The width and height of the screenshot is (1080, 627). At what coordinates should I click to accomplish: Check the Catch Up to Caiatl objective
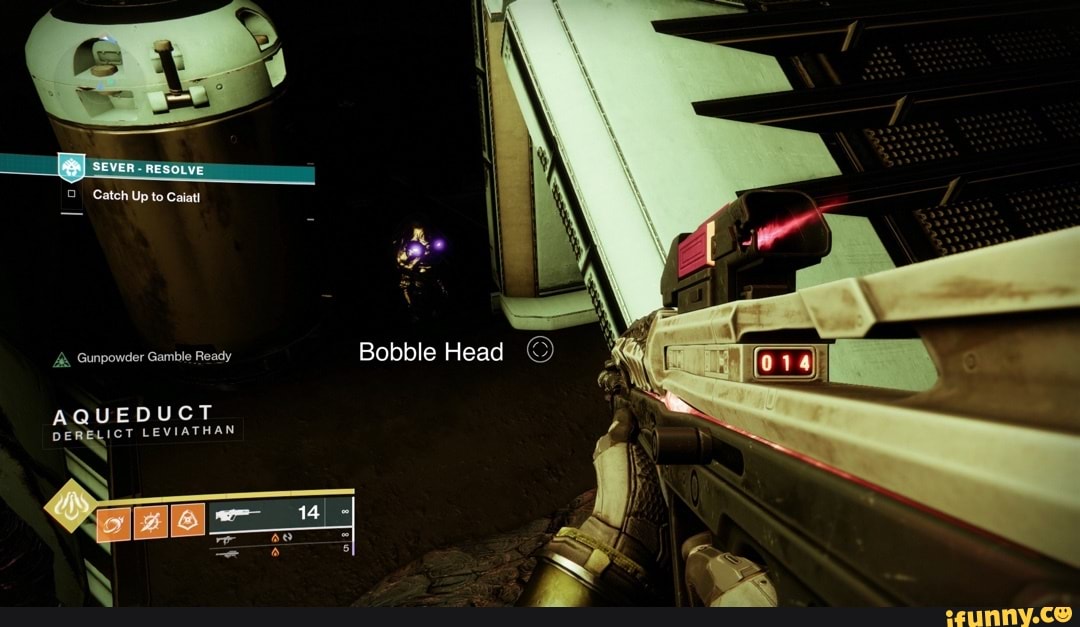point(71,196)
